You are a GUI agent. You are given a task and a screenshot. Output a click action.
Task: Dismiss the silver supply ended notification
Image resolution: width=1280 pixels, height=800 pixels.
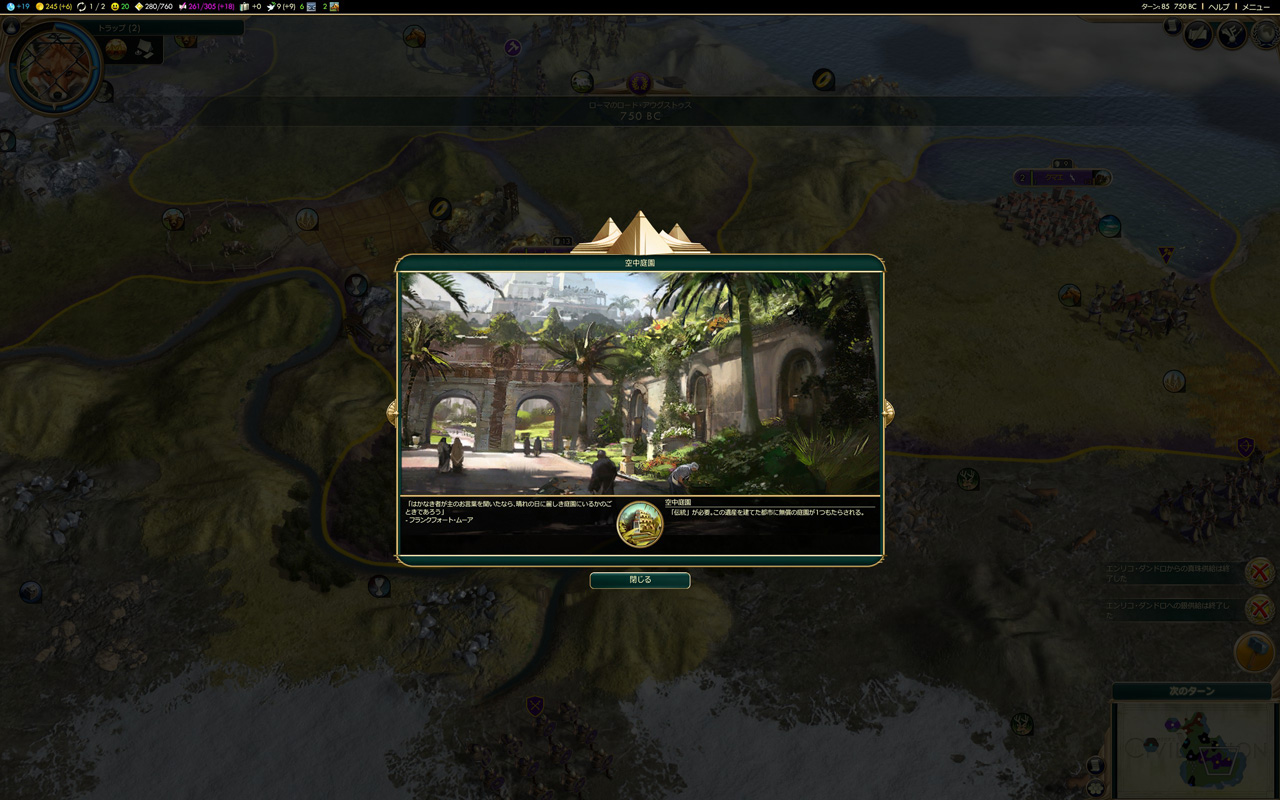[1259, 608]
